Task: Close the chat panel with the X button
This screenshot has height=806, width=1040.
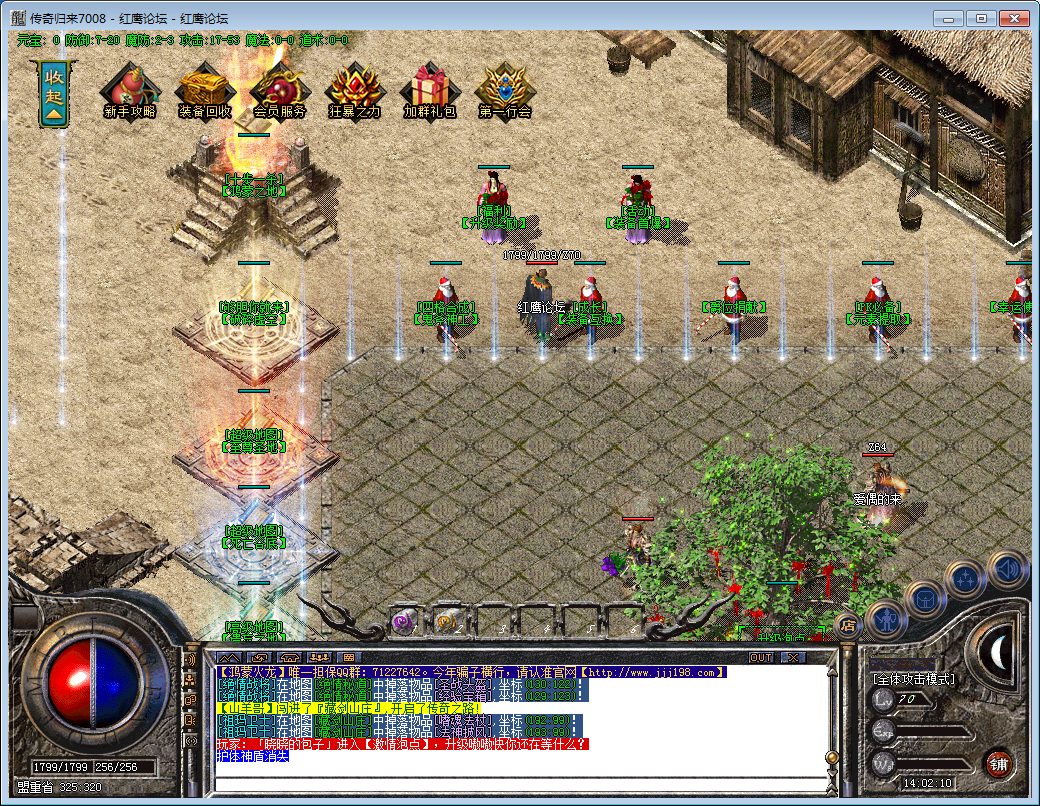Action: coord(793,657)
